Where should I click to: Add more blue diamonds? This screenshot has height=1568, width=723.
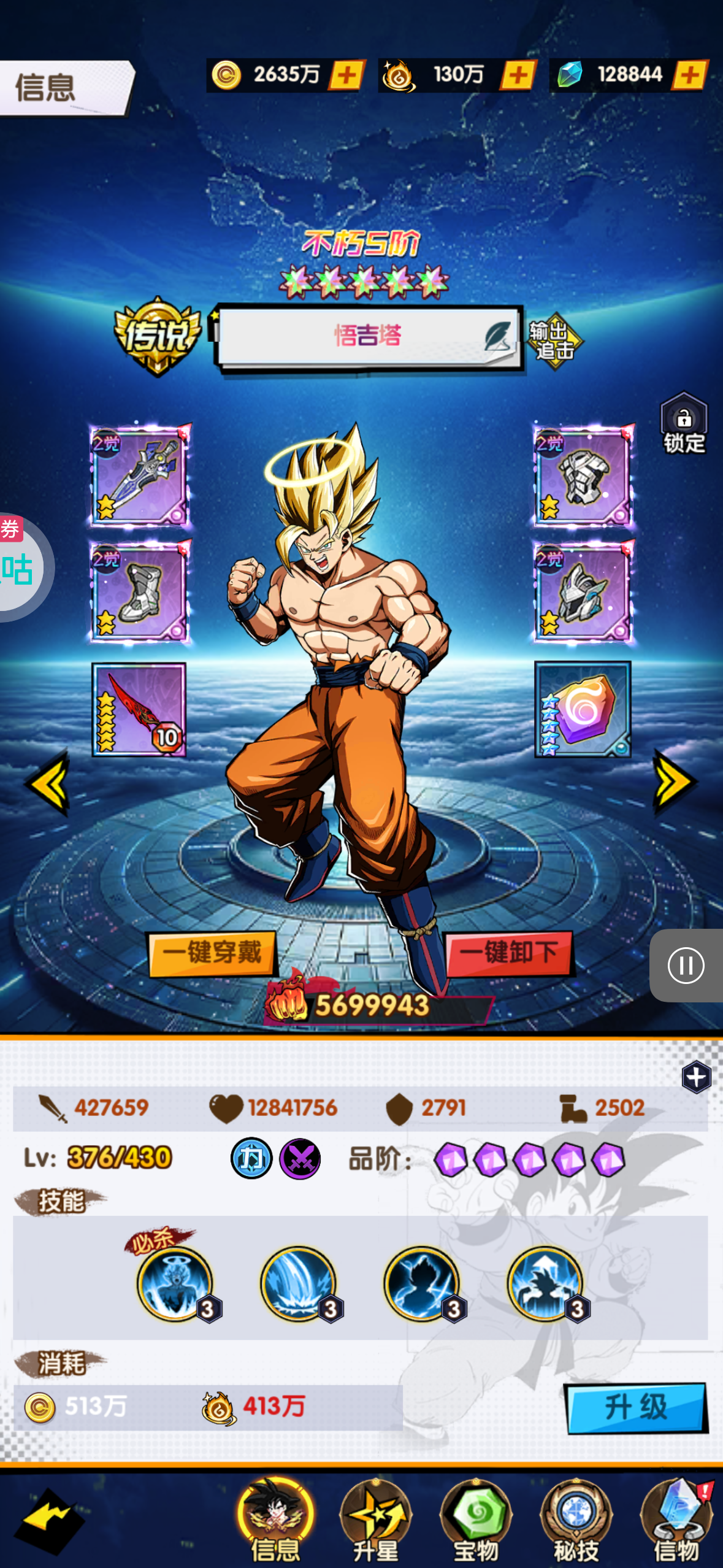tap(690, 75)
